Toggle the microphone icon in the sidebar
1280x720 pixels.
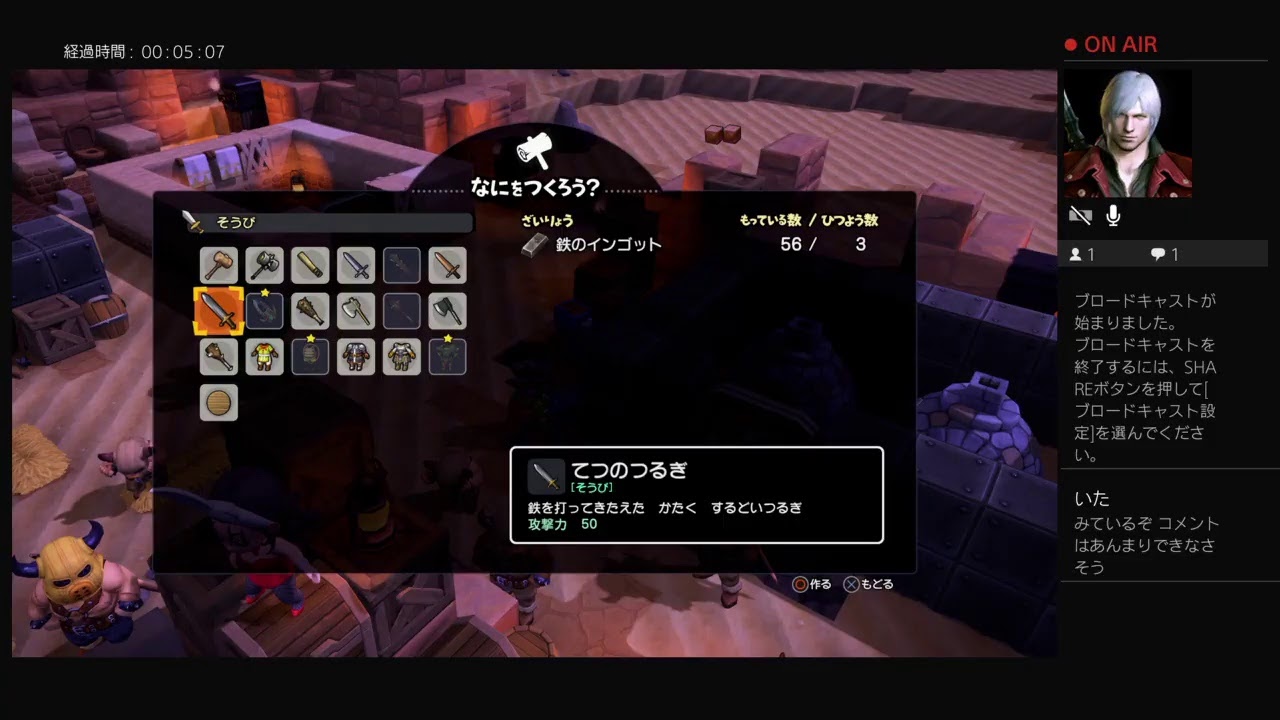(x=1113, y=213)
